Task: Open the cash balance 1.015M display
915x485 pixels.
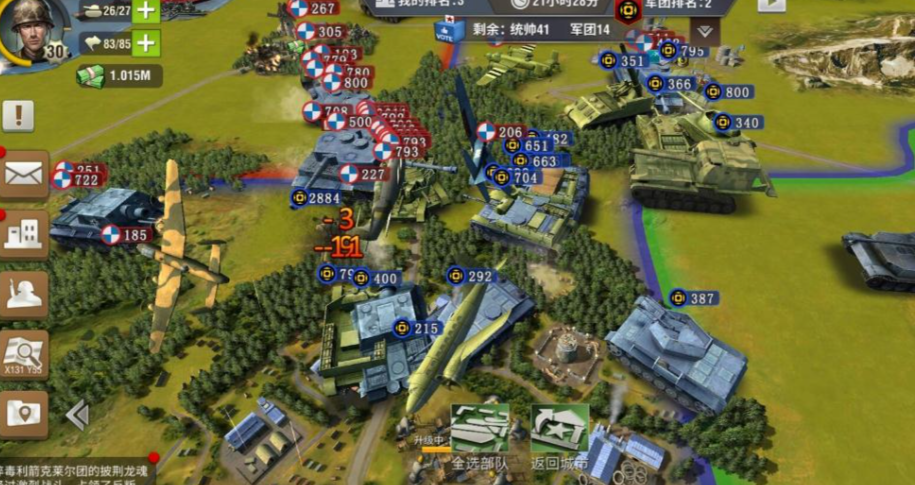Action: (118, 76)
